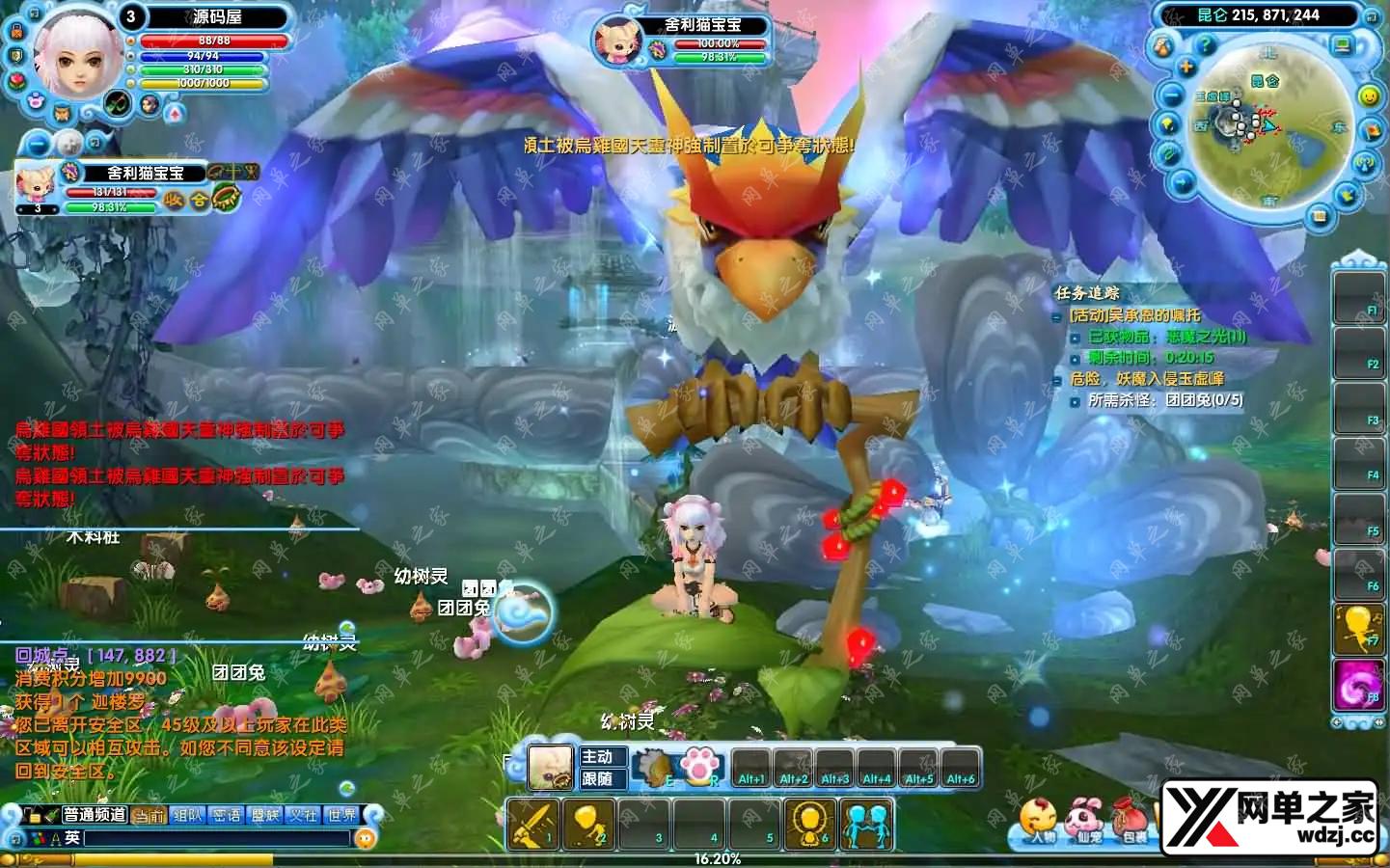This screenshot has height=868, width=1390.
Task: Switch chat to the 世界 tab
Action: (342, 815)
